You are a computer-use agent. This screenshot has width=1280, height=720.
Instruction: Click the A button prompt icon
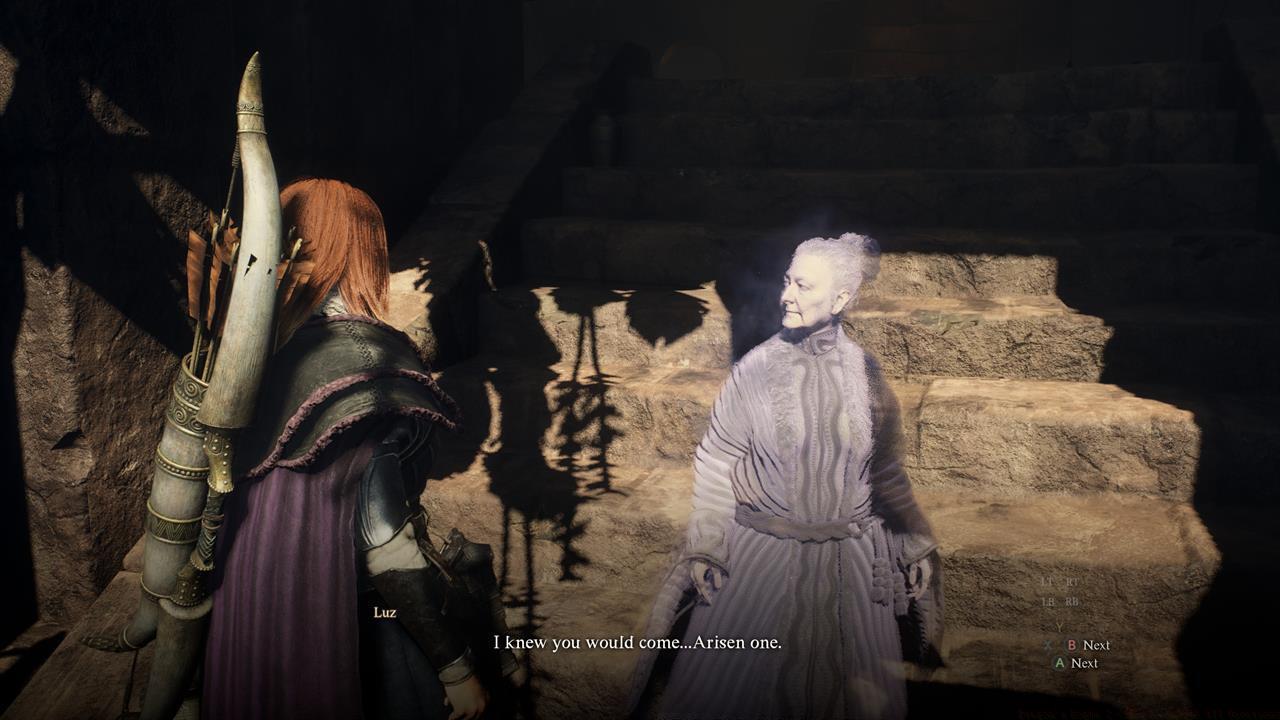1060,663
